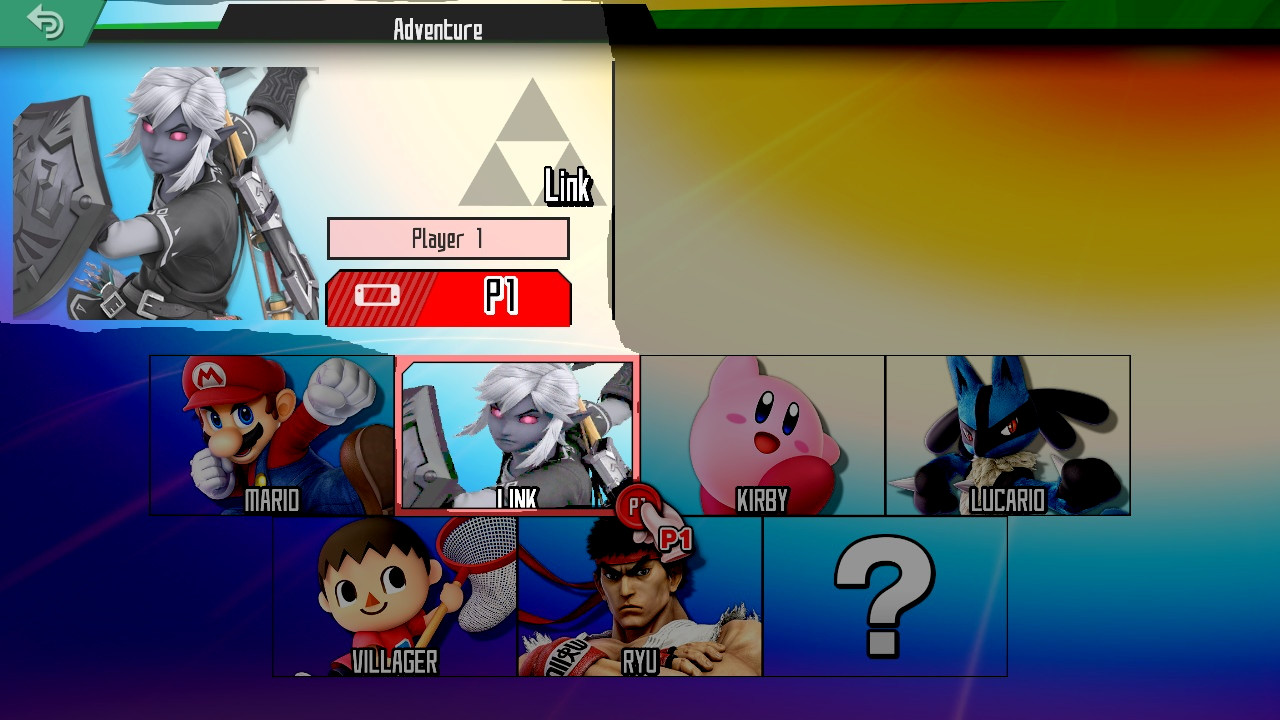Select the random "?" character slot
The width and height of the screenshot is (1280, 720).
click(x=884, y=597)
